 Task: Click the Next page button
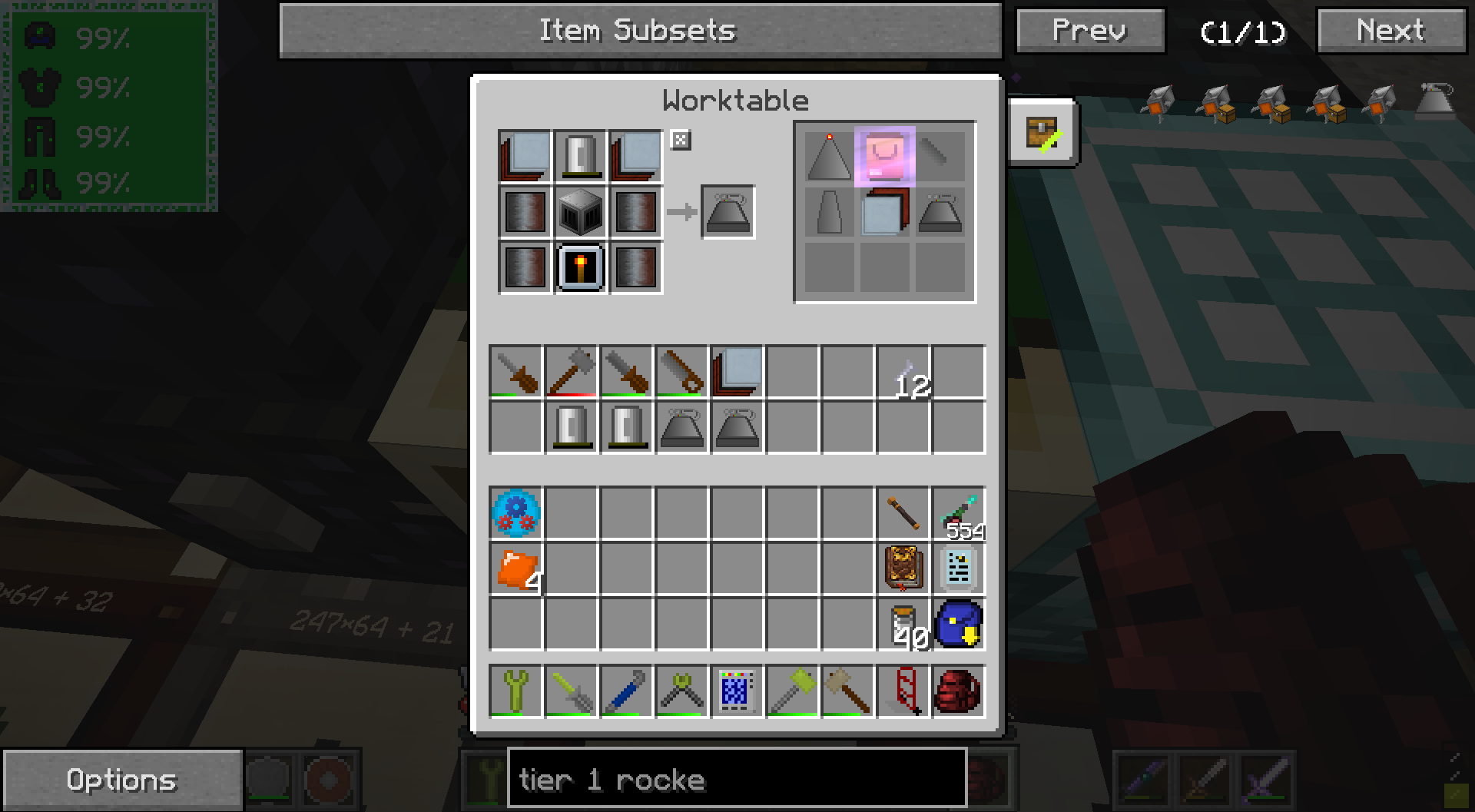[1390, 31]
